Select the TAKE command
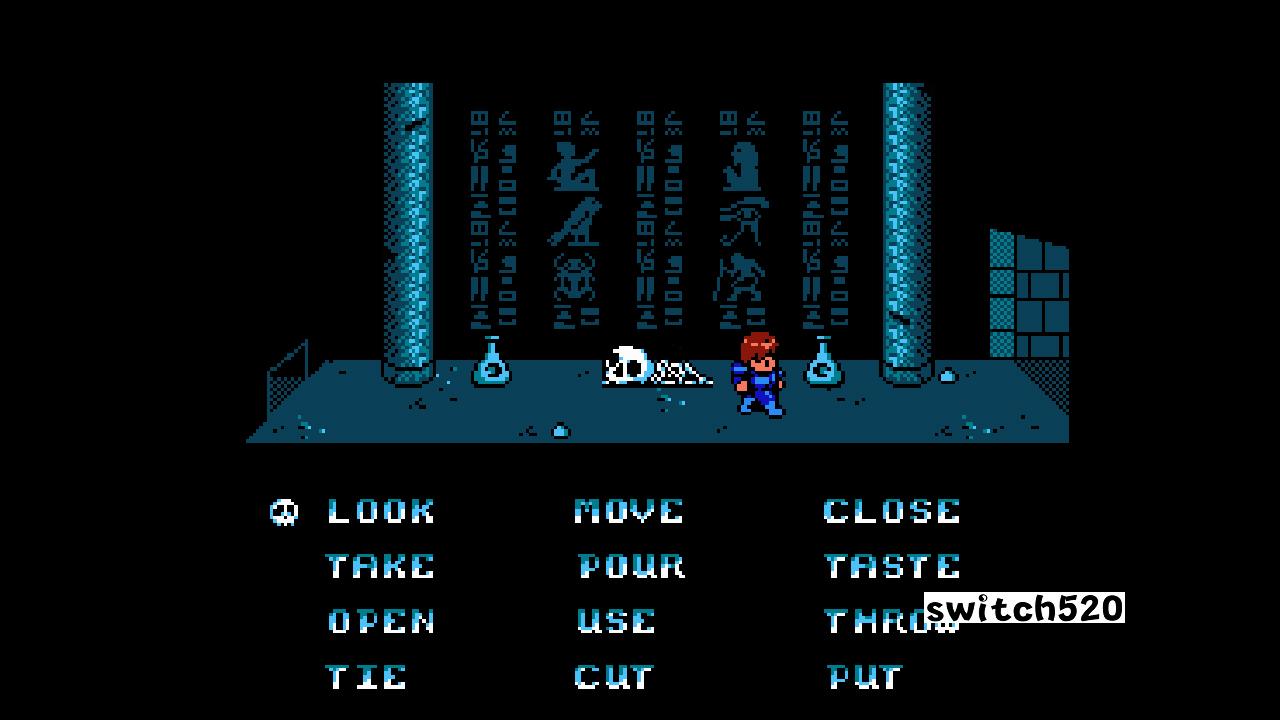 tap(380, 566)
